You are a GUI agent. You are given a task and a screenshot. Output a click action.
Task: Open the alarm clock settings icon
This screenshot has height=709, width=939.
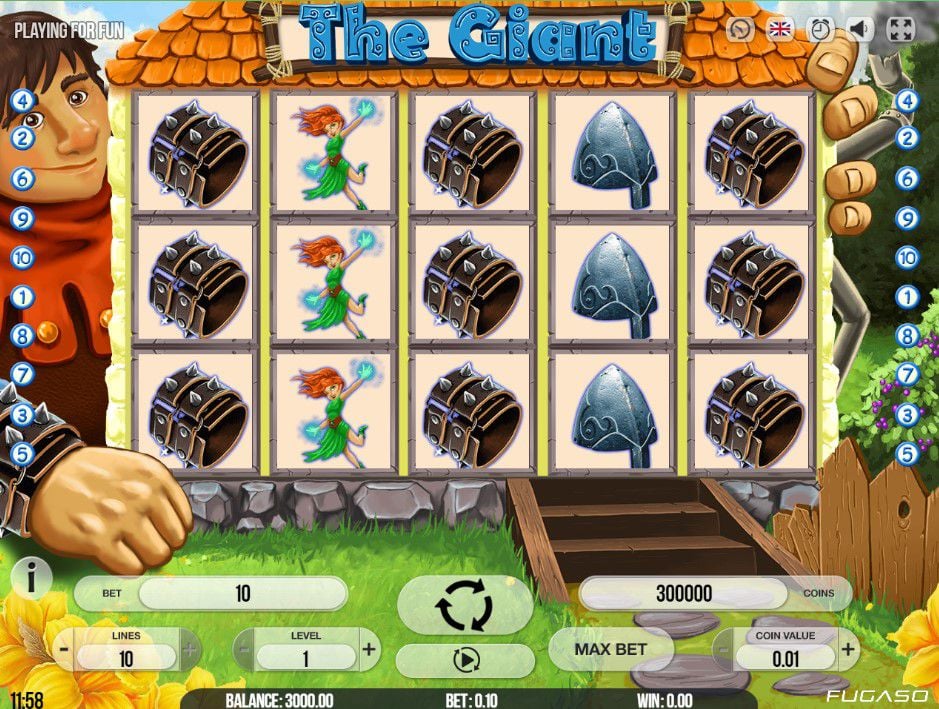coord(820,29)
